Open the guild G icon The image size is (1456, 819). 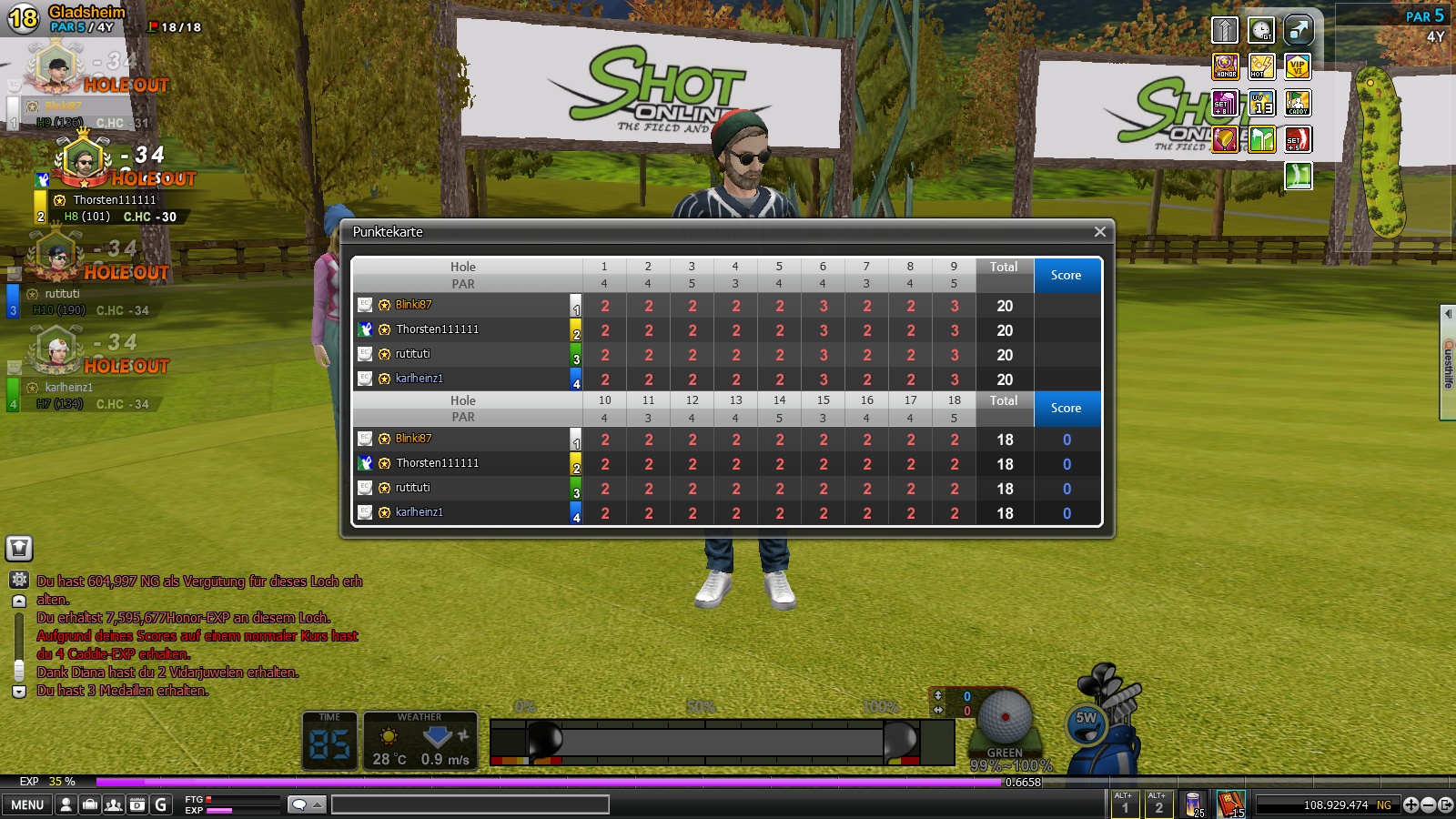coord(161,804)
